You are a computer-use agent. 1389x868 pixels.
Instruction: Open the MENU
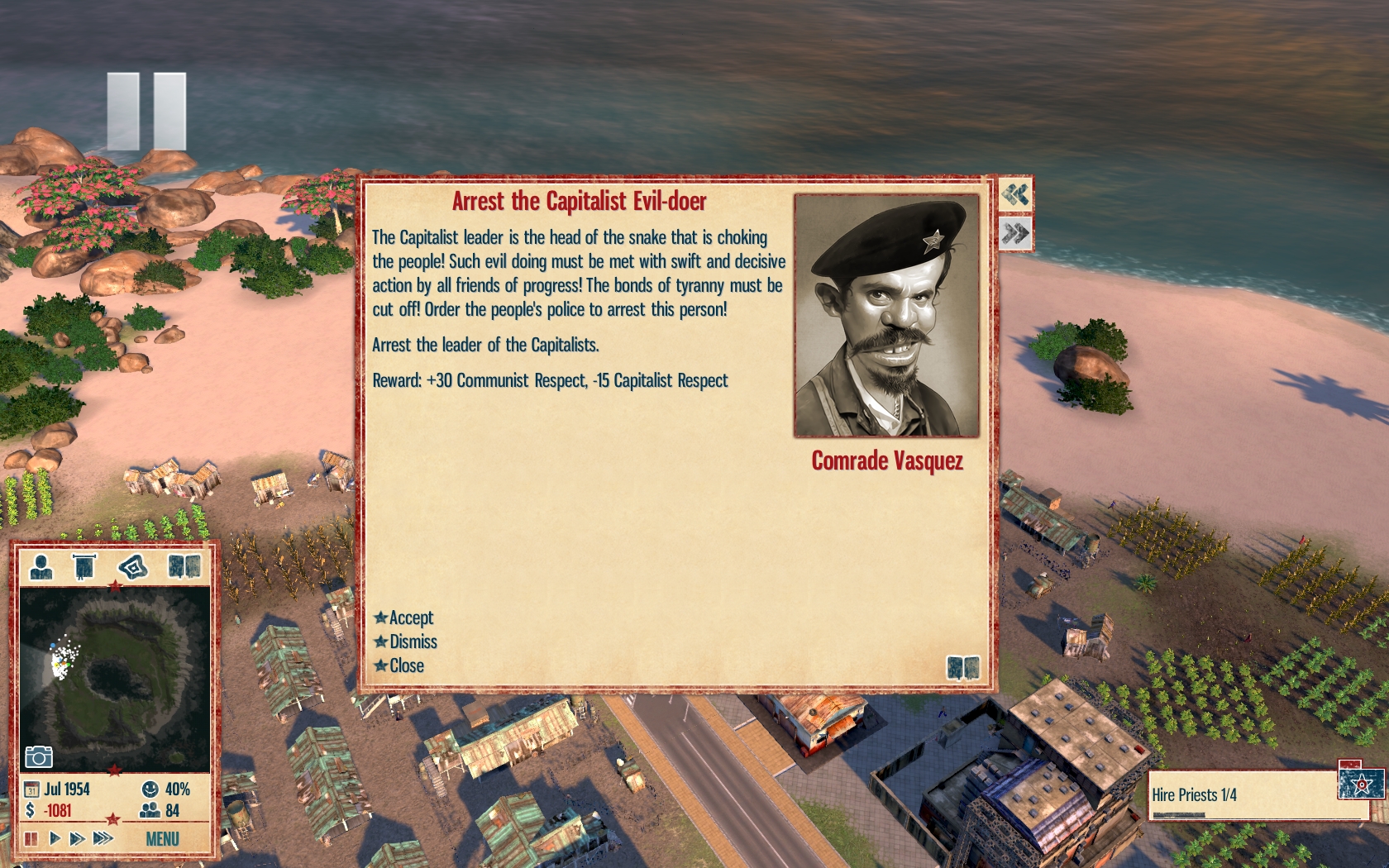coord(162,839)
